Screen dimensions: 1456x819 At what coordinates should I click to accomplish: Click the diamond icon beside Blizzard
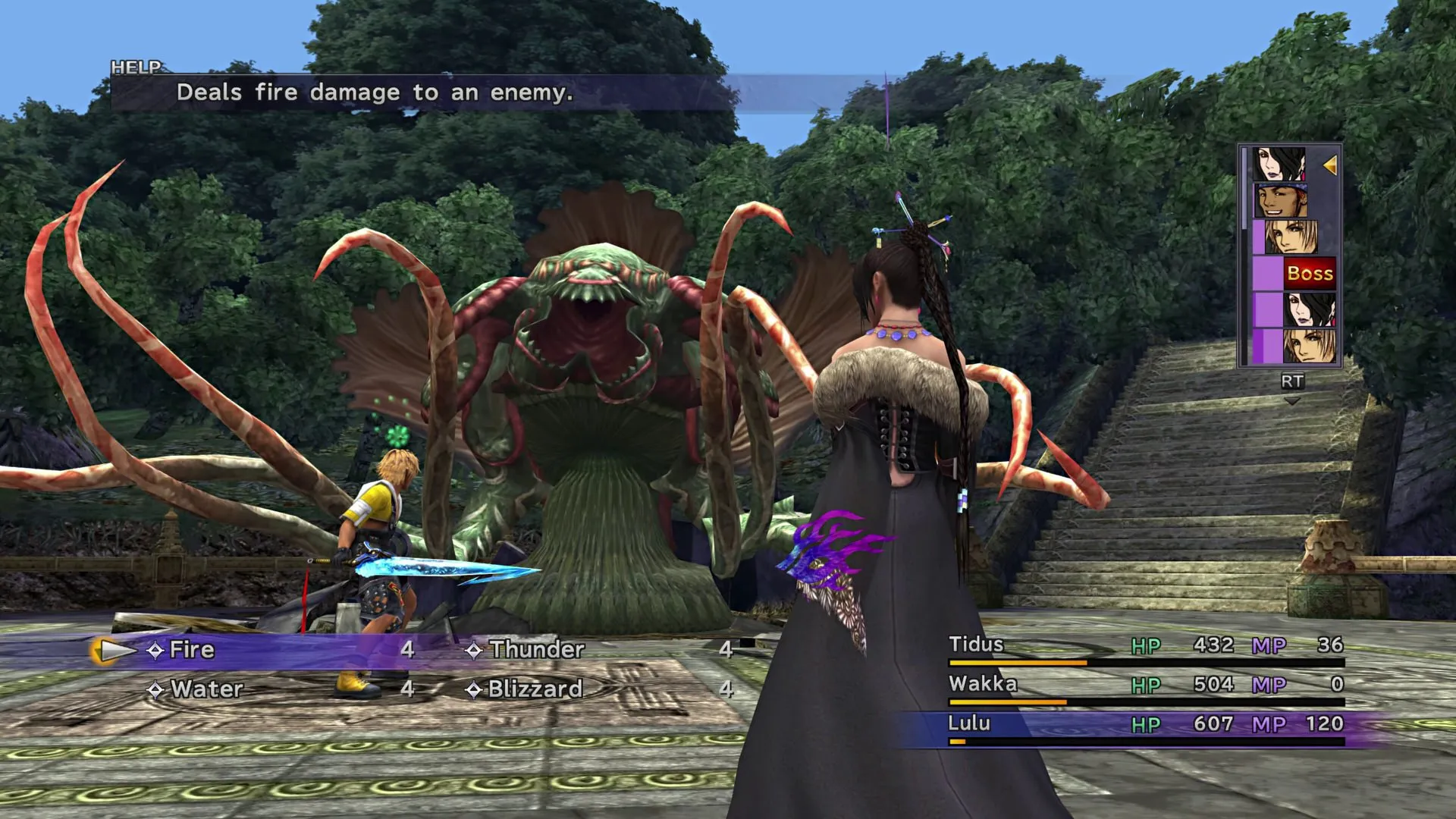coord(475,690)
